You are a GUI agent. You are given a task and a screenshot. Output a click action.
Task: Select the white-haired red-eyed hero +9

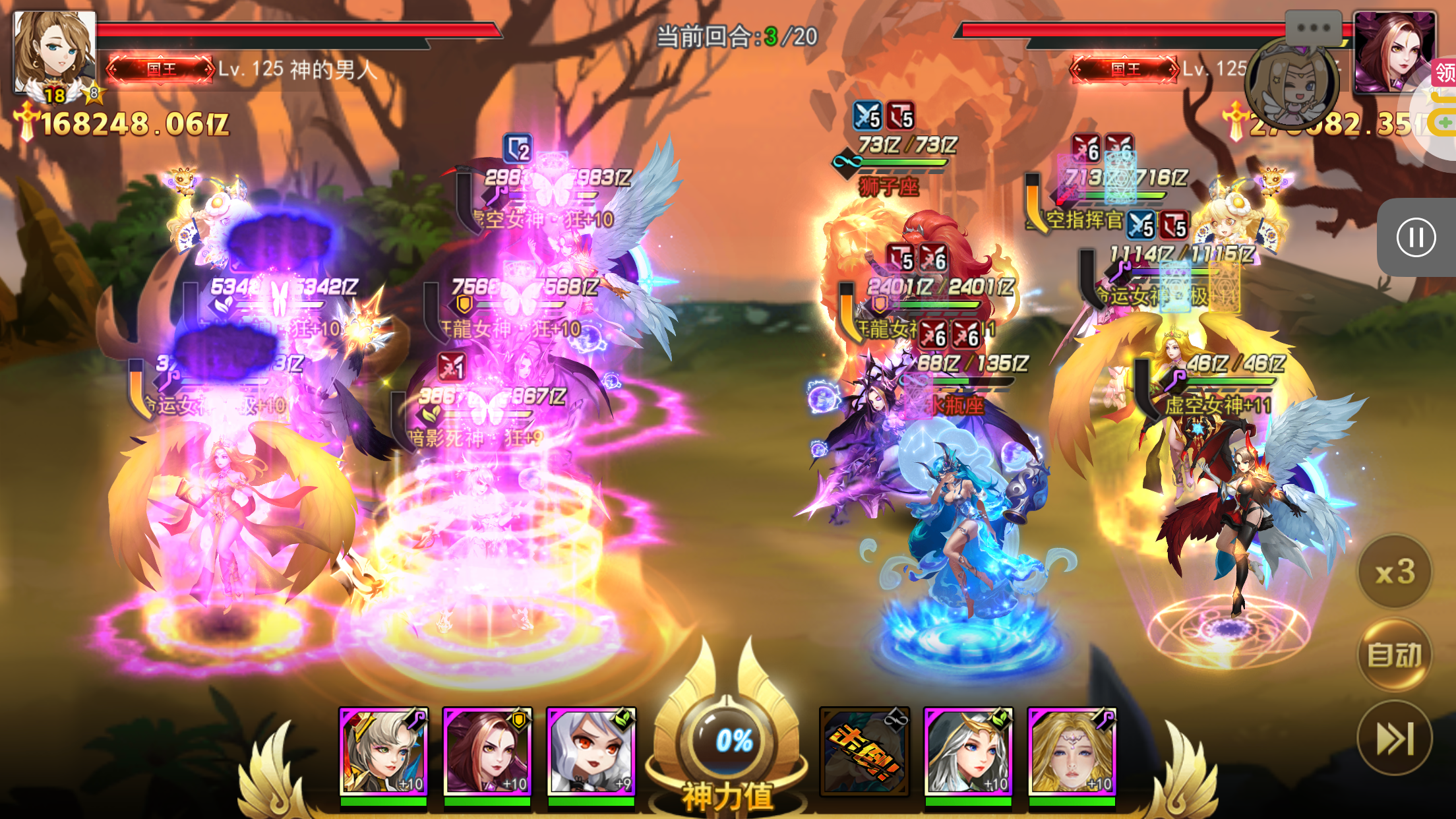point(591,751)
